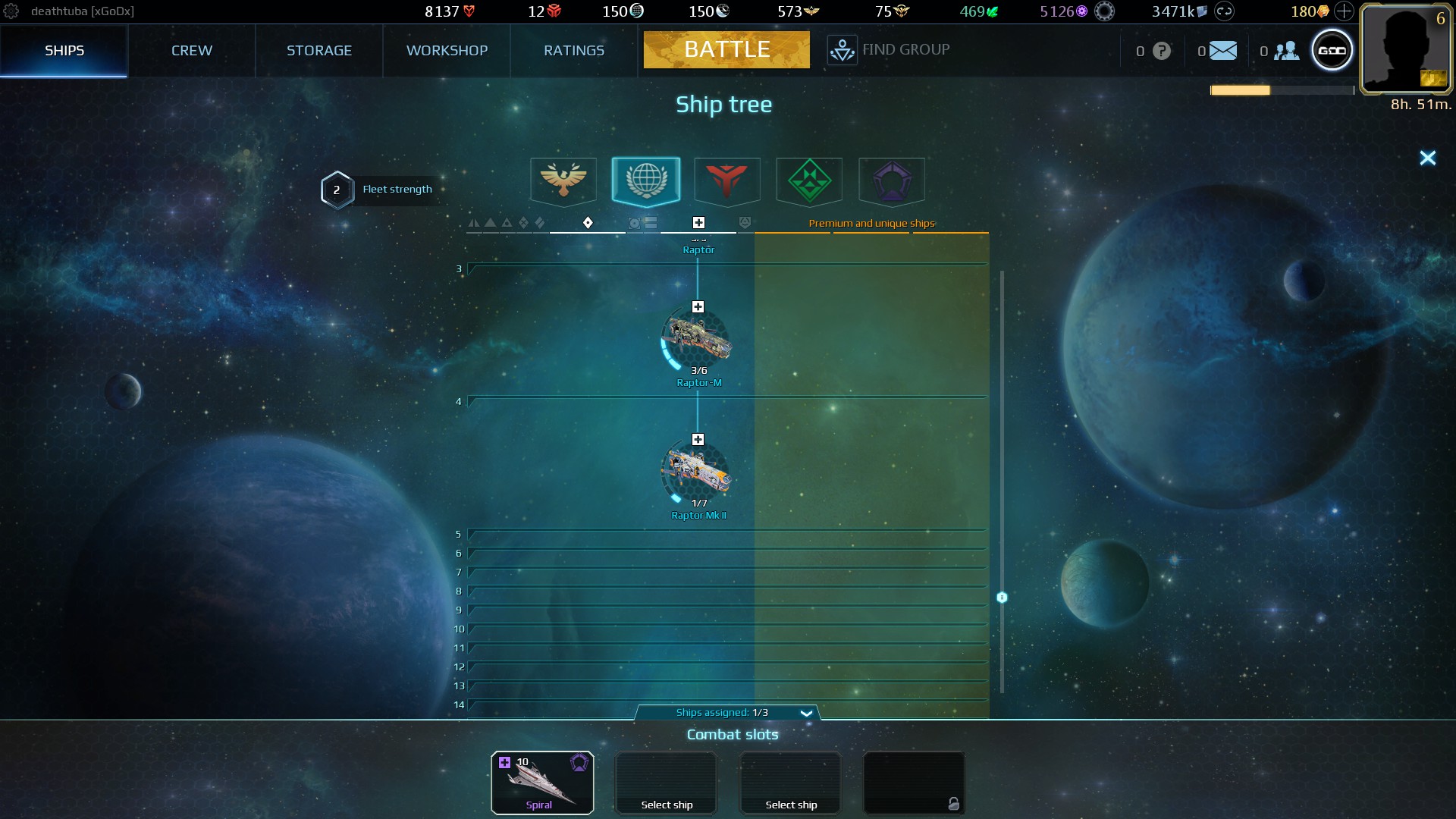Click the gold Battle button

click(726, 49)
